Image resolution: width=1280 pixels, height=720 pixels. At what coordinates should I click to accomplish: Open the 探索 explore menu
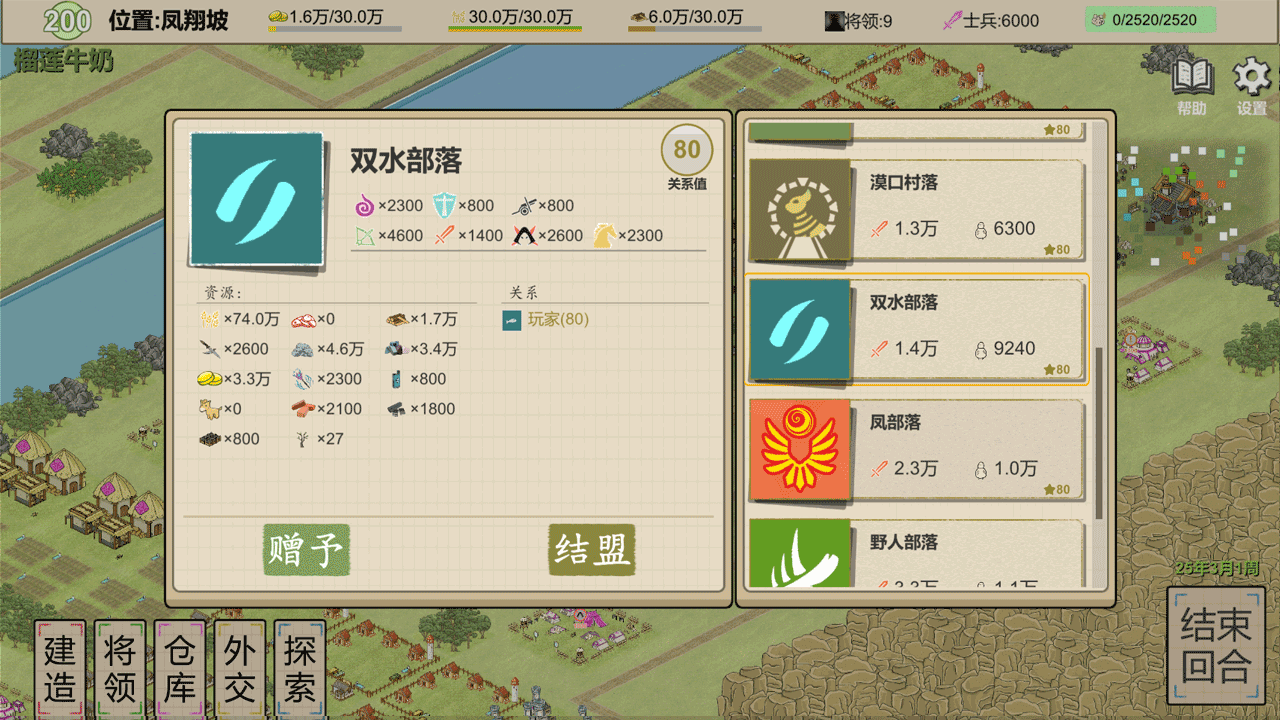pos(300,665)
